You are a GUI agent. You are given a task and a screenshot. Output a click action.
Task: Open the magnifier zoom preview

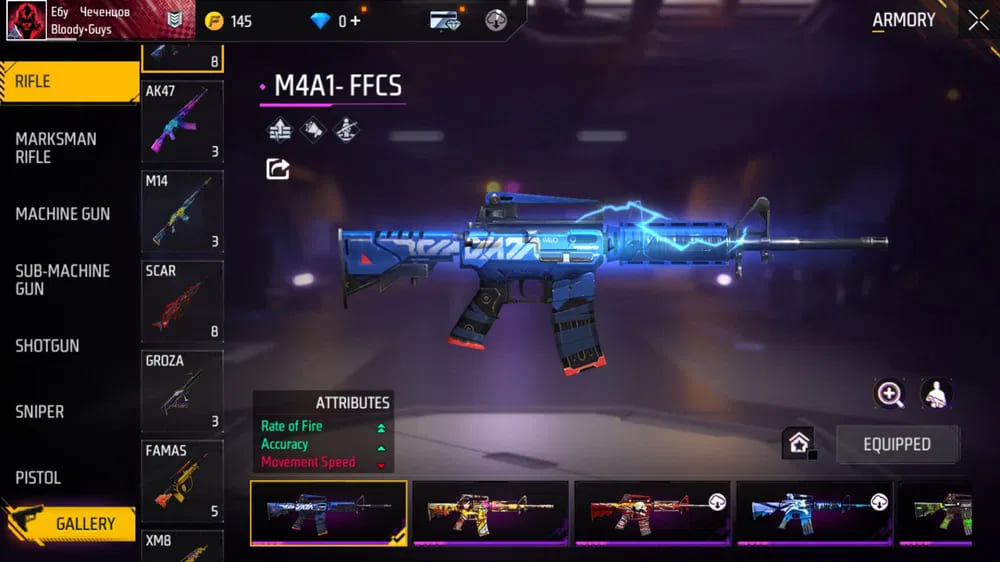tap(889, 393)
